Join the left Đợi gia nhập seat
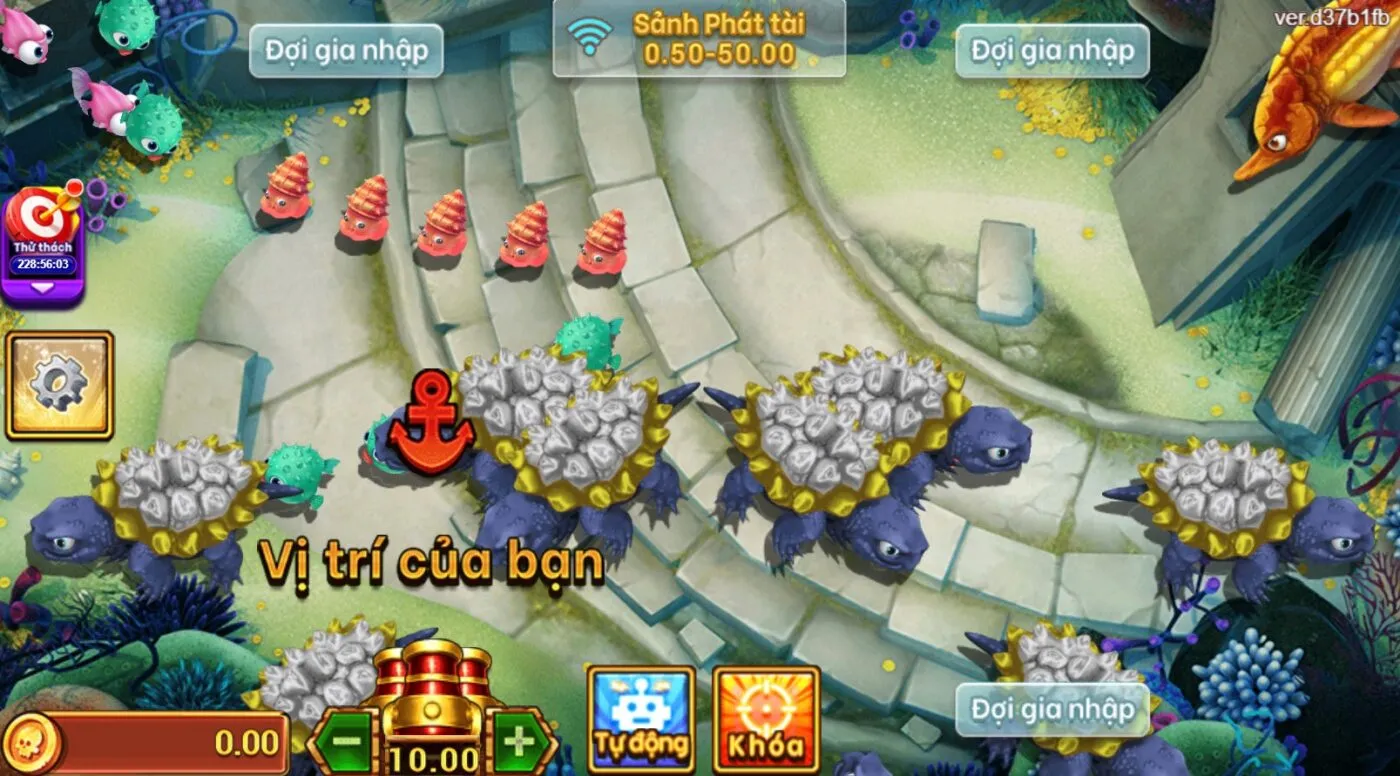 (348, 48)
